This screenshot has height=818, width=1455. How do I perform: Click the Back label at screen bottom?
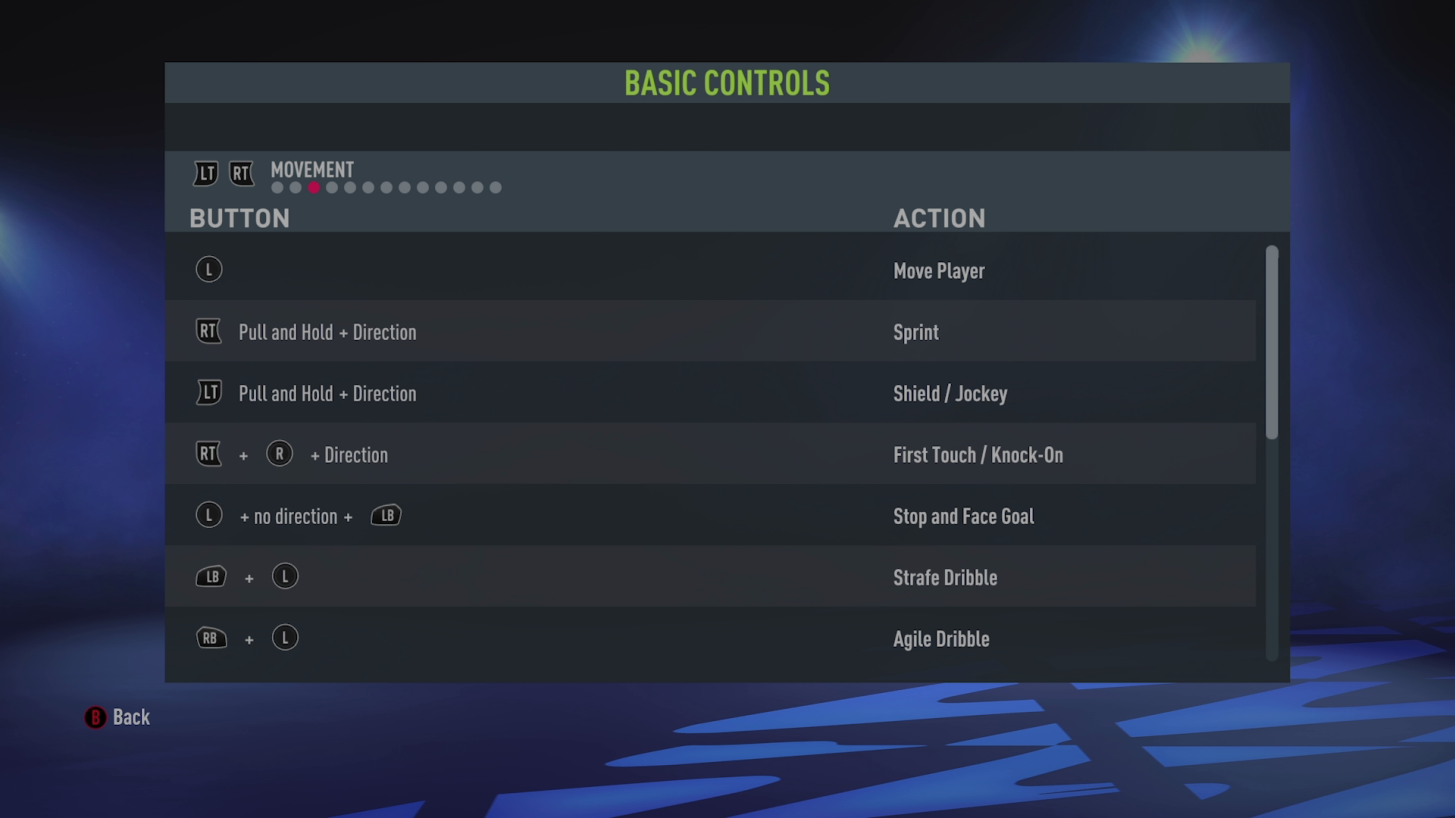point(131,717)
